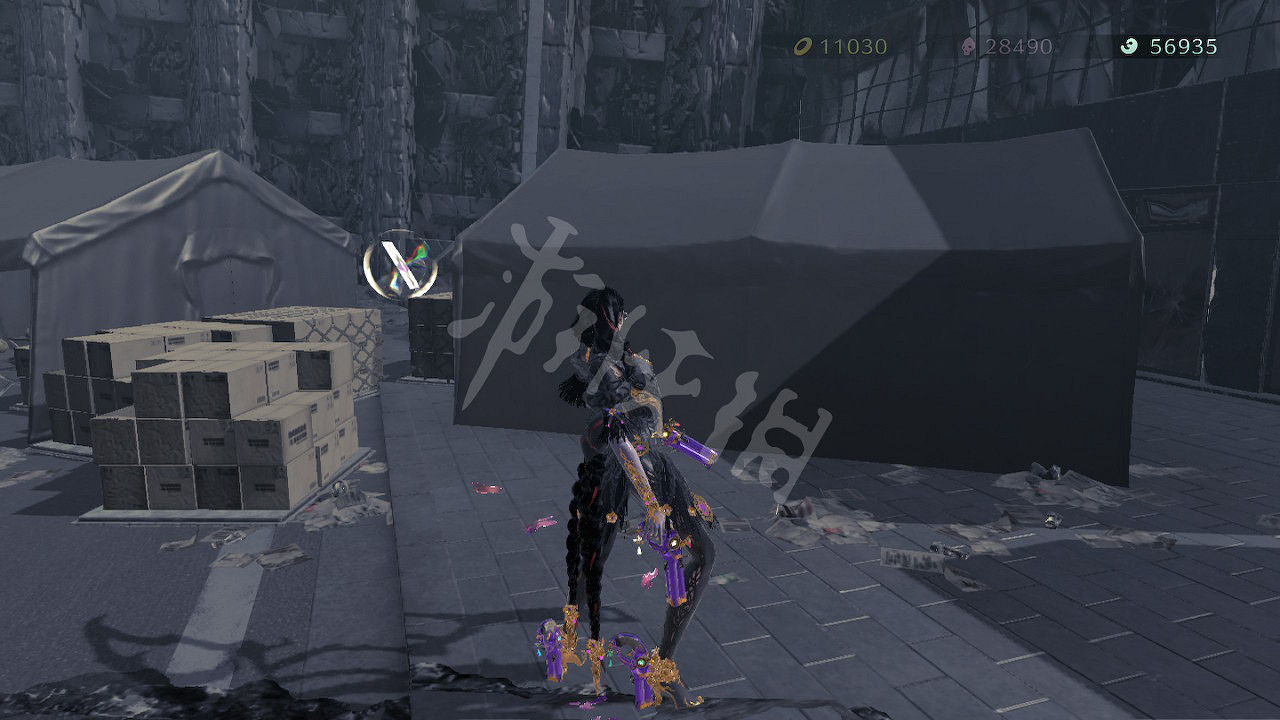Screen dimensions: 1280x720
Task: Select the pink skull-shaped currency icon
Action: click(x=967, y=45)
